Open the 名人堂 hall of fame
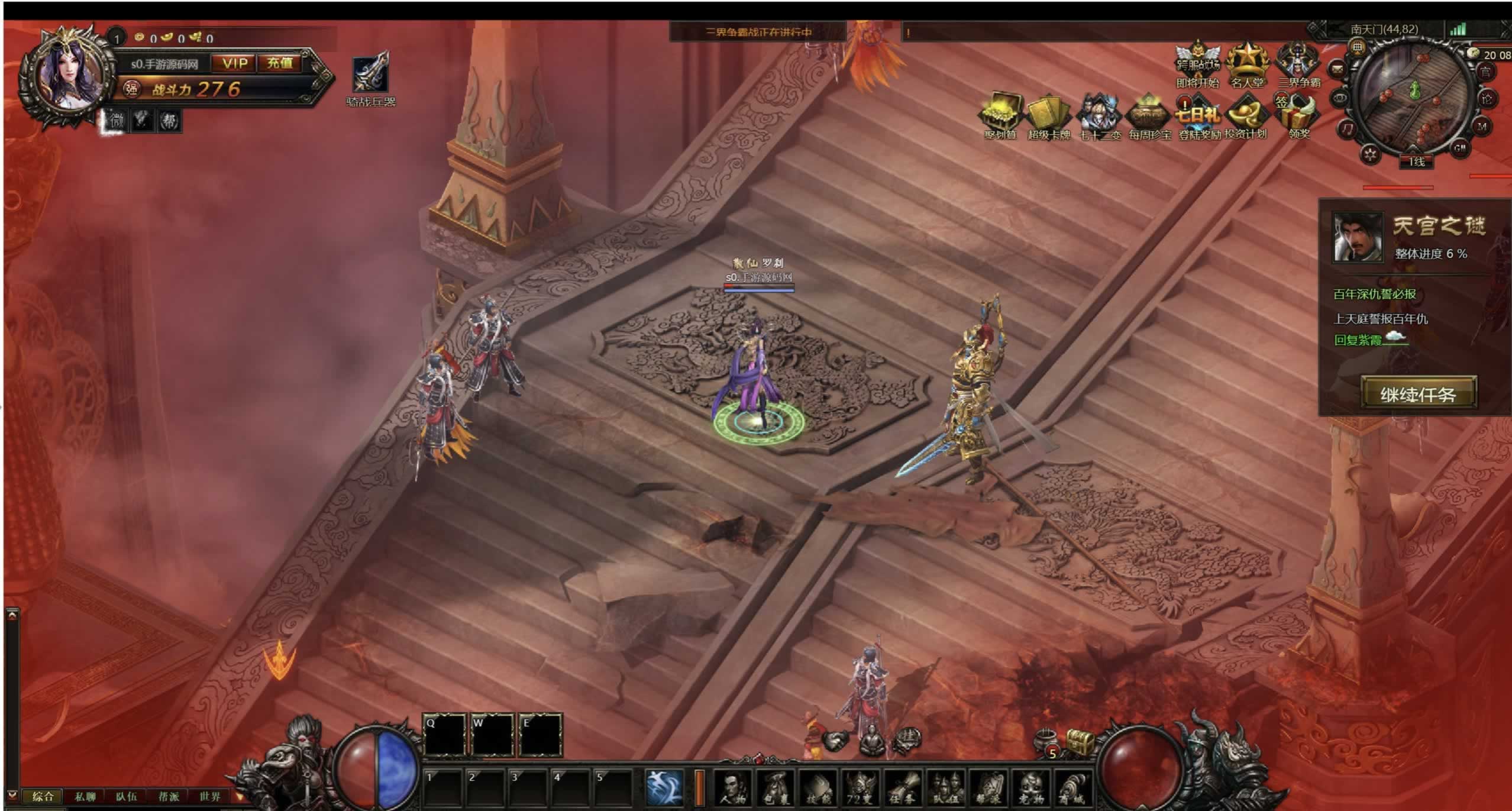1512x811 pixels. [1247, 64]
